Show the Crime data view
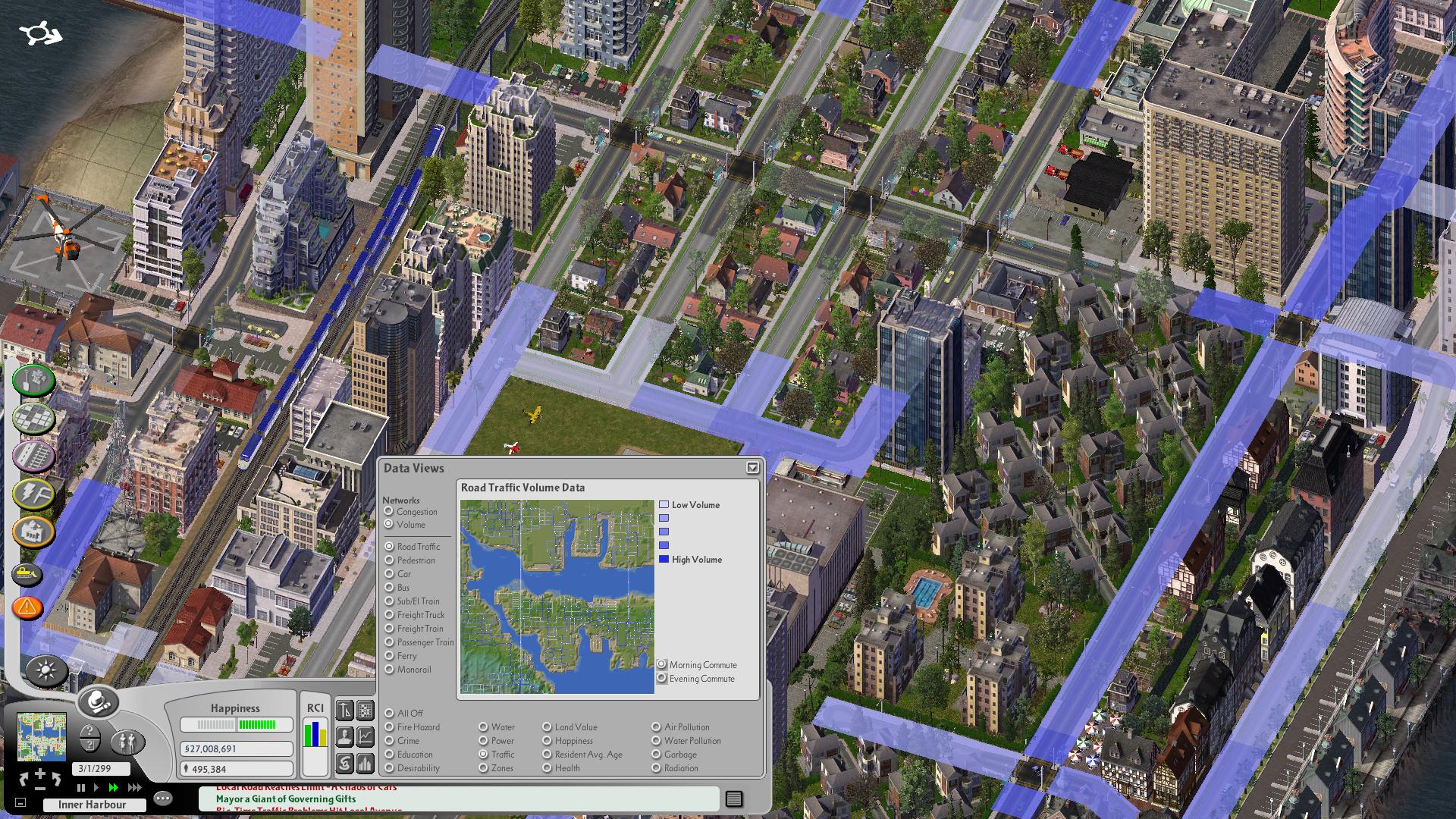 point(389,741)
